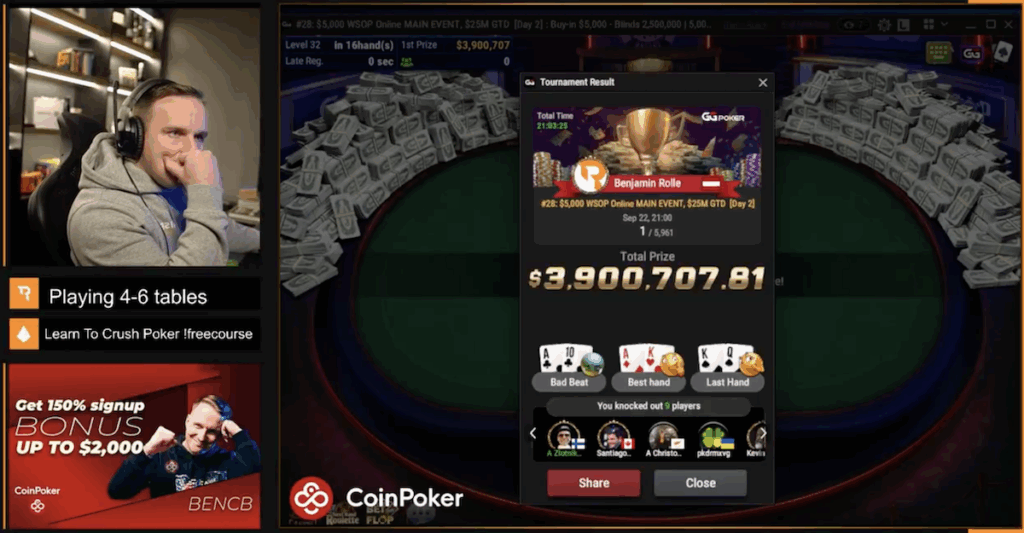1024x533 pixels.
Task: Select the A Zlotnik... player avatar
Action: (x=564, y=437)
